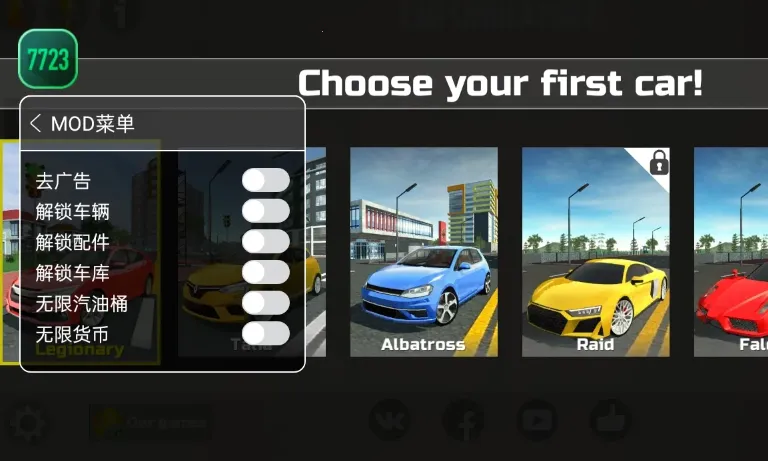Click the thumbs-up like icon
Image resolution: width=768 pixels, height=461 pixels.
611,420
